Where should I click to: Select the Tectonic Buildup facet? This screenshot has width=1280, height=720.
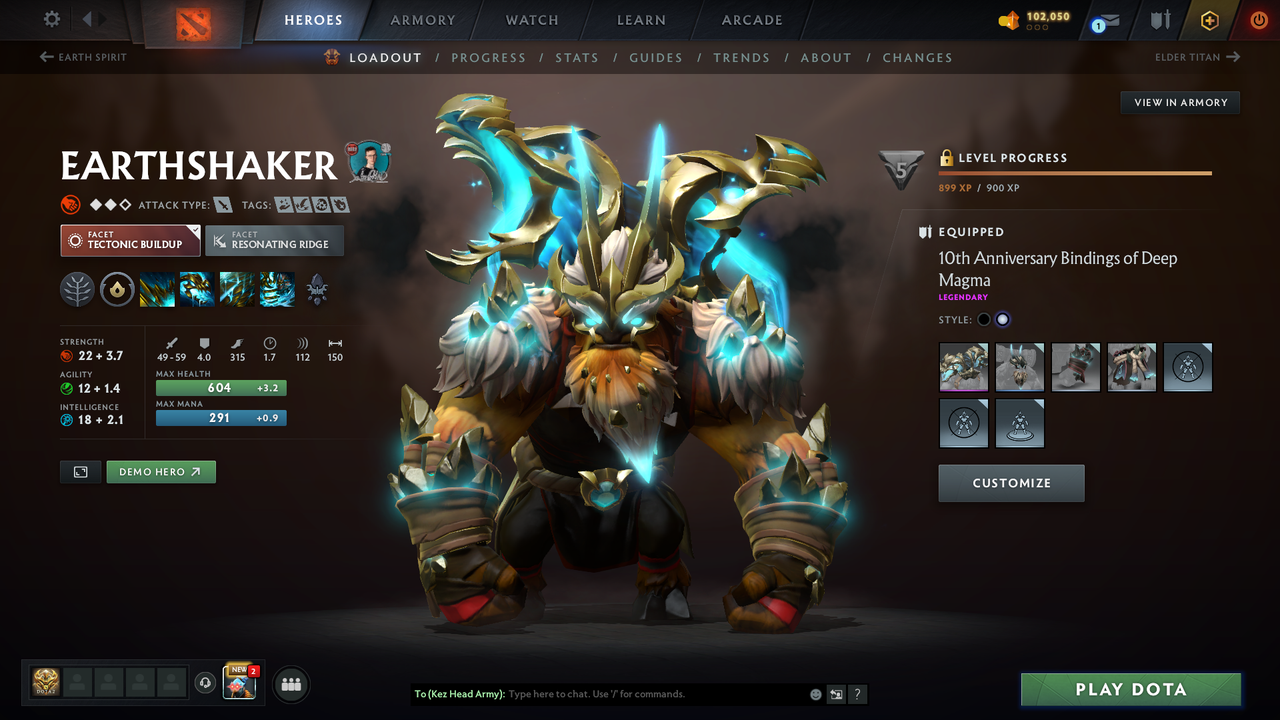[x=129, y=240]
